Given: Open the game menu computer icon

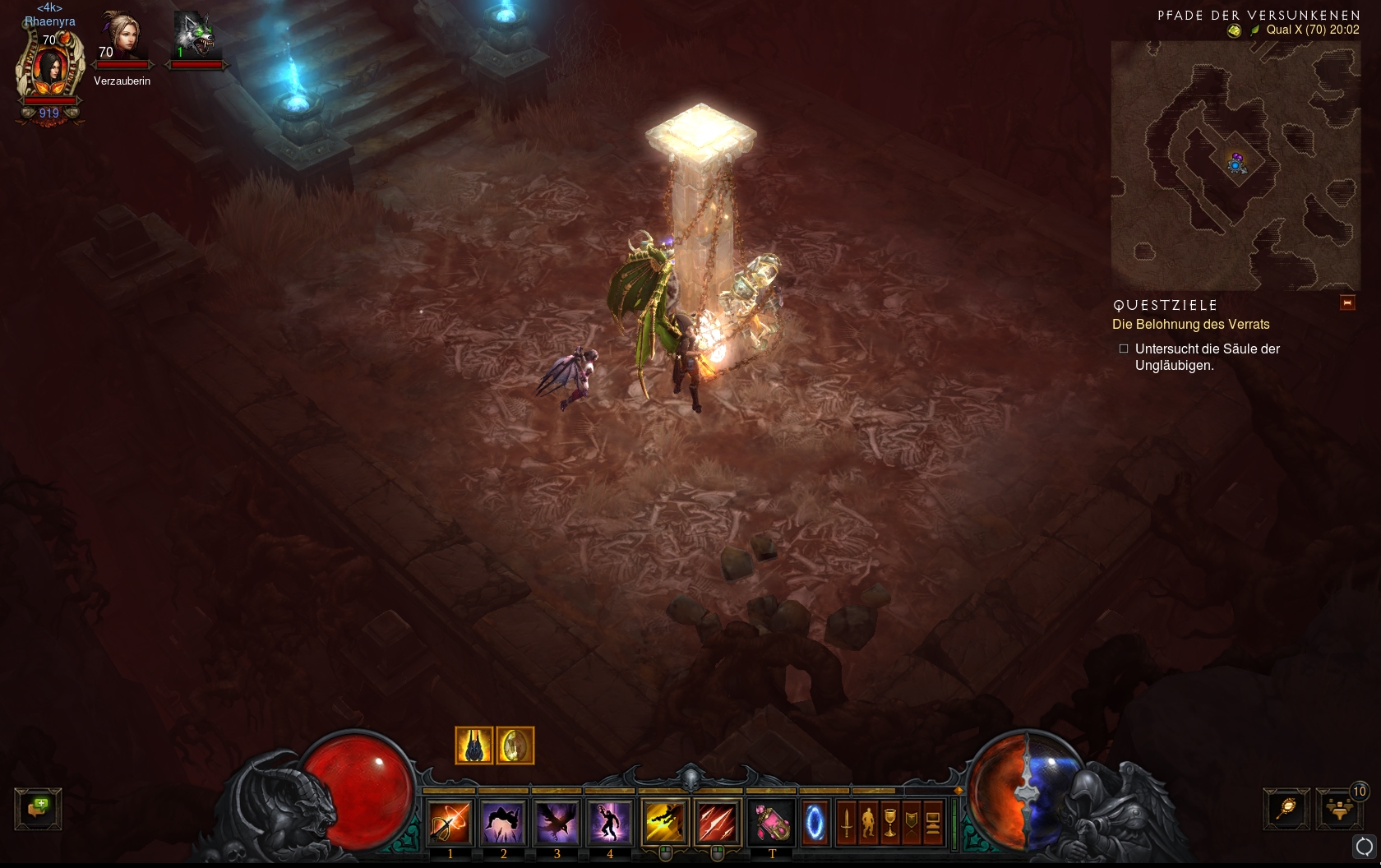Looking at the screenshot, I should coord(933,821).
